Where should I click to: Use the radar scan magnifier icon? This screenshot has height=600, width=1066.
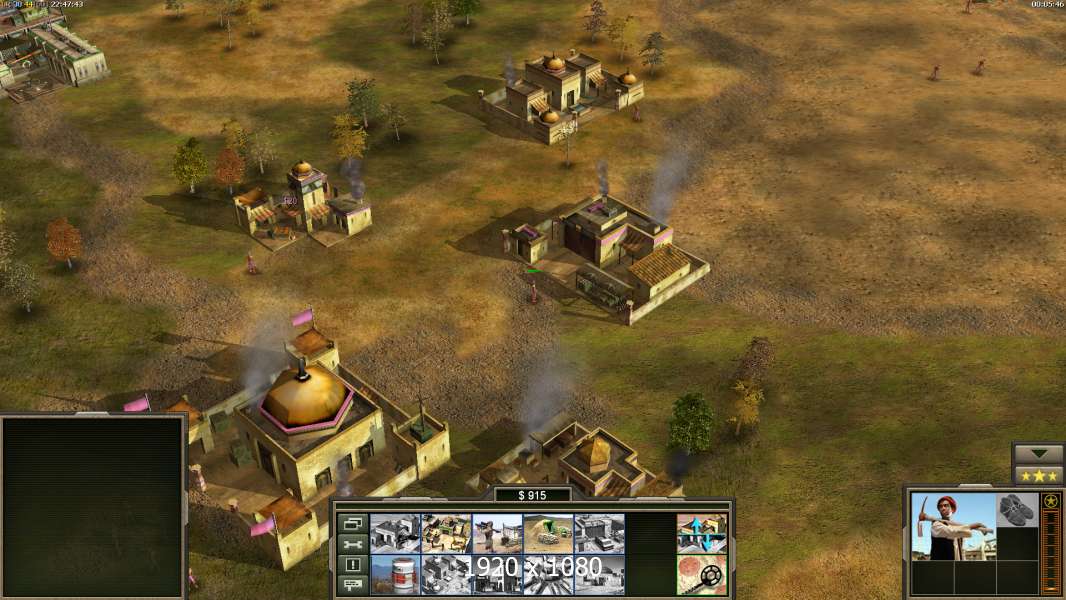point(701,574)
